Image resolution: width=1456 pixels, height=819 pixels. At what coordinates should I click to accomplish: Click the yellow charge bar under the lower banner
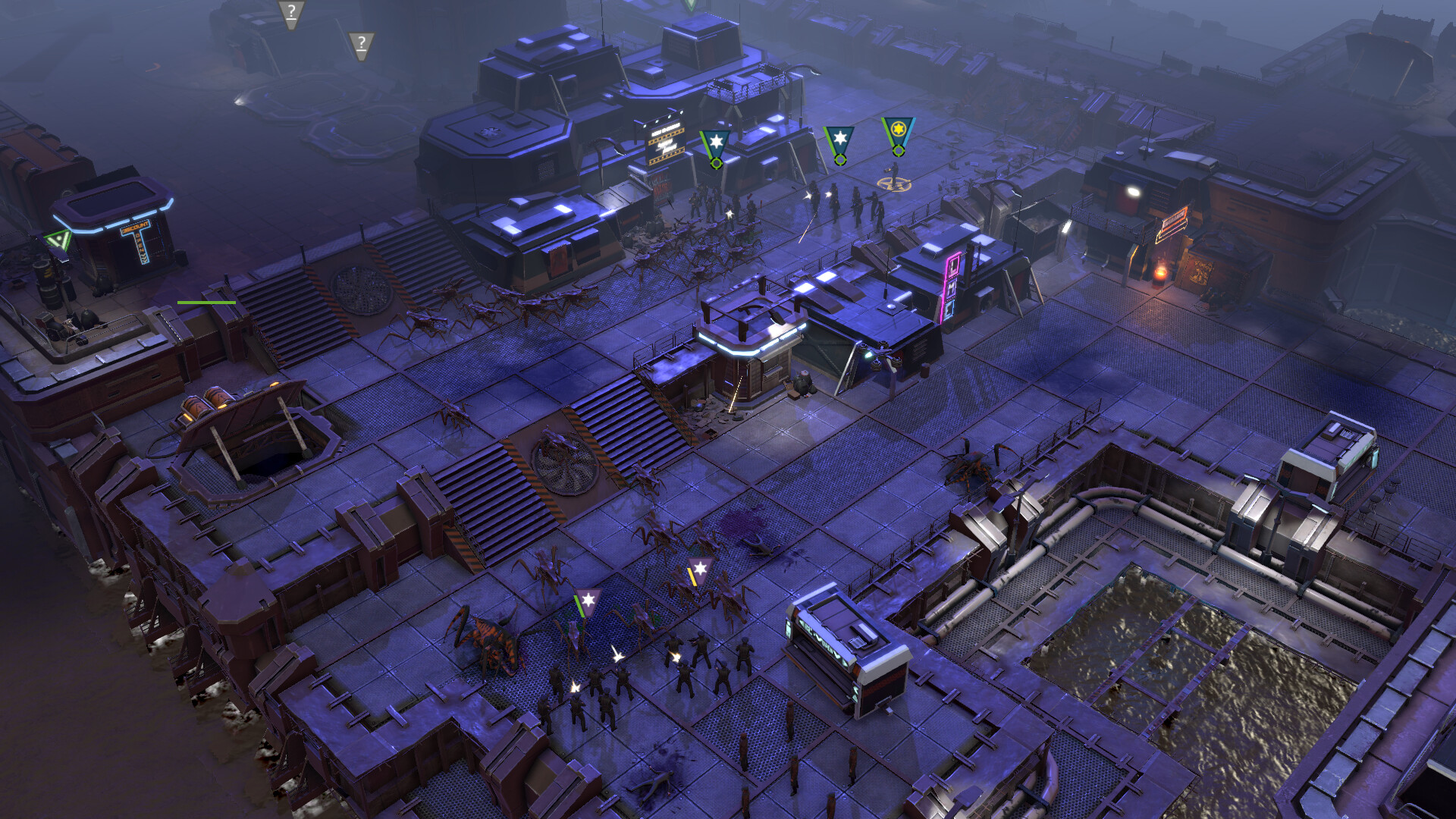click(693, 578)
